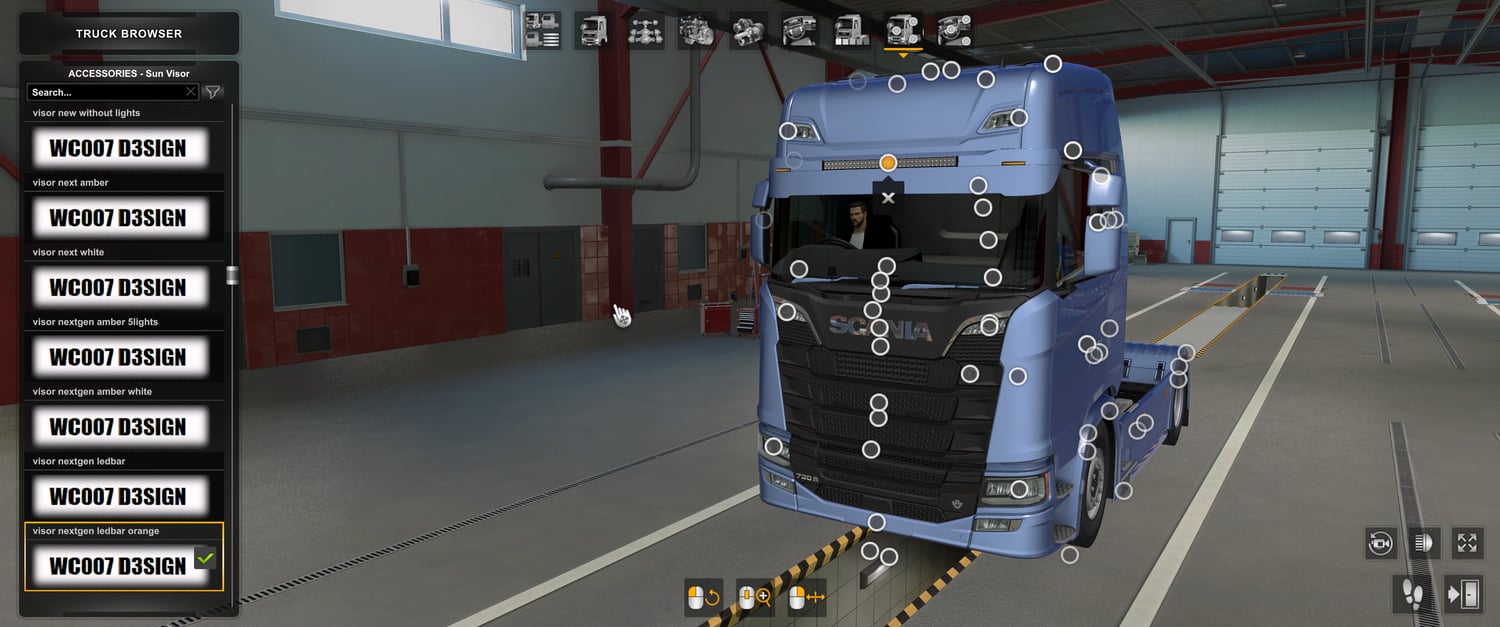Viewport: 1500px width, 627px height.
Task: Exit the garage via door icon
Action: [1465, 595]
